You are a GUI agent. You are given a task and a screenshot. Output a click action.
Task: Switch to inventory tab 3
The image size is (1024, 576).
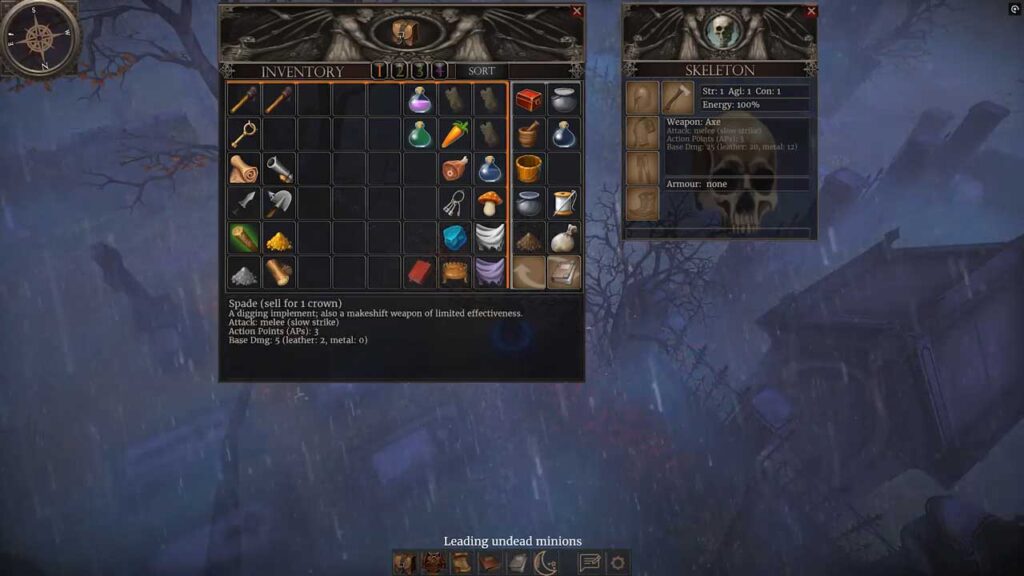pos(419,71)
